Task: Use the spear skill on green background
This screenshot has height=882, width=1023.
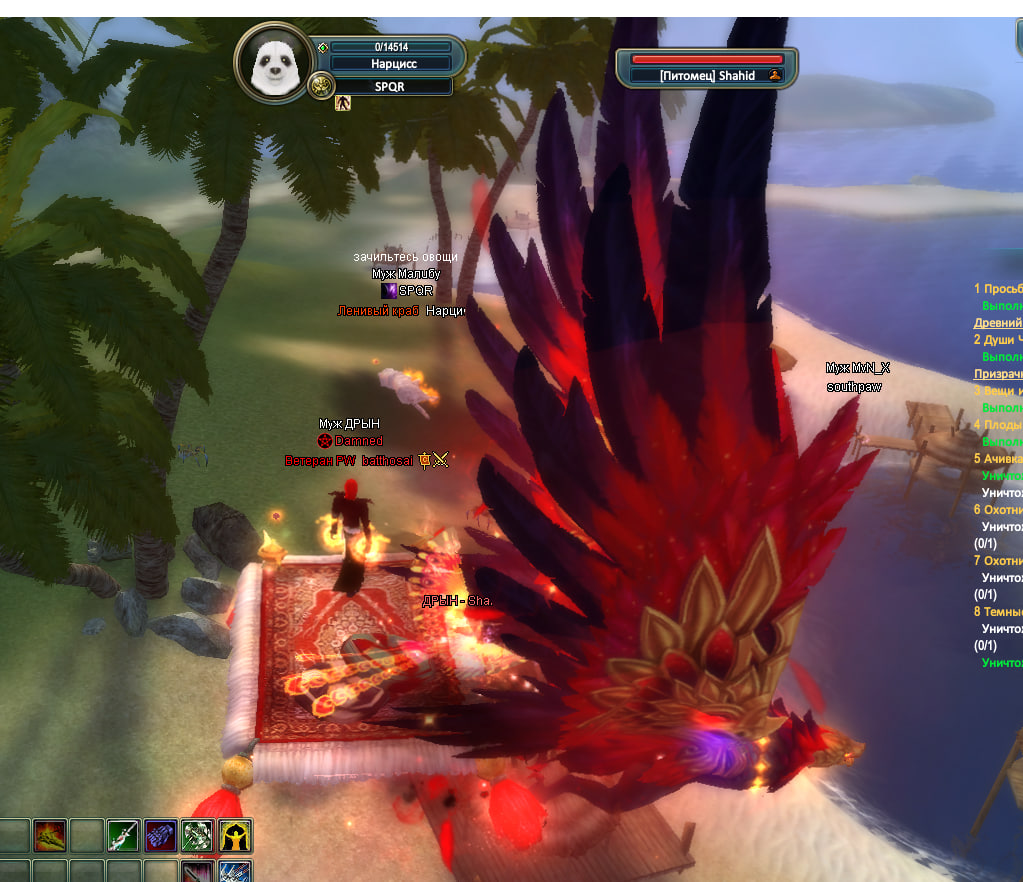Action: (123, 835)
